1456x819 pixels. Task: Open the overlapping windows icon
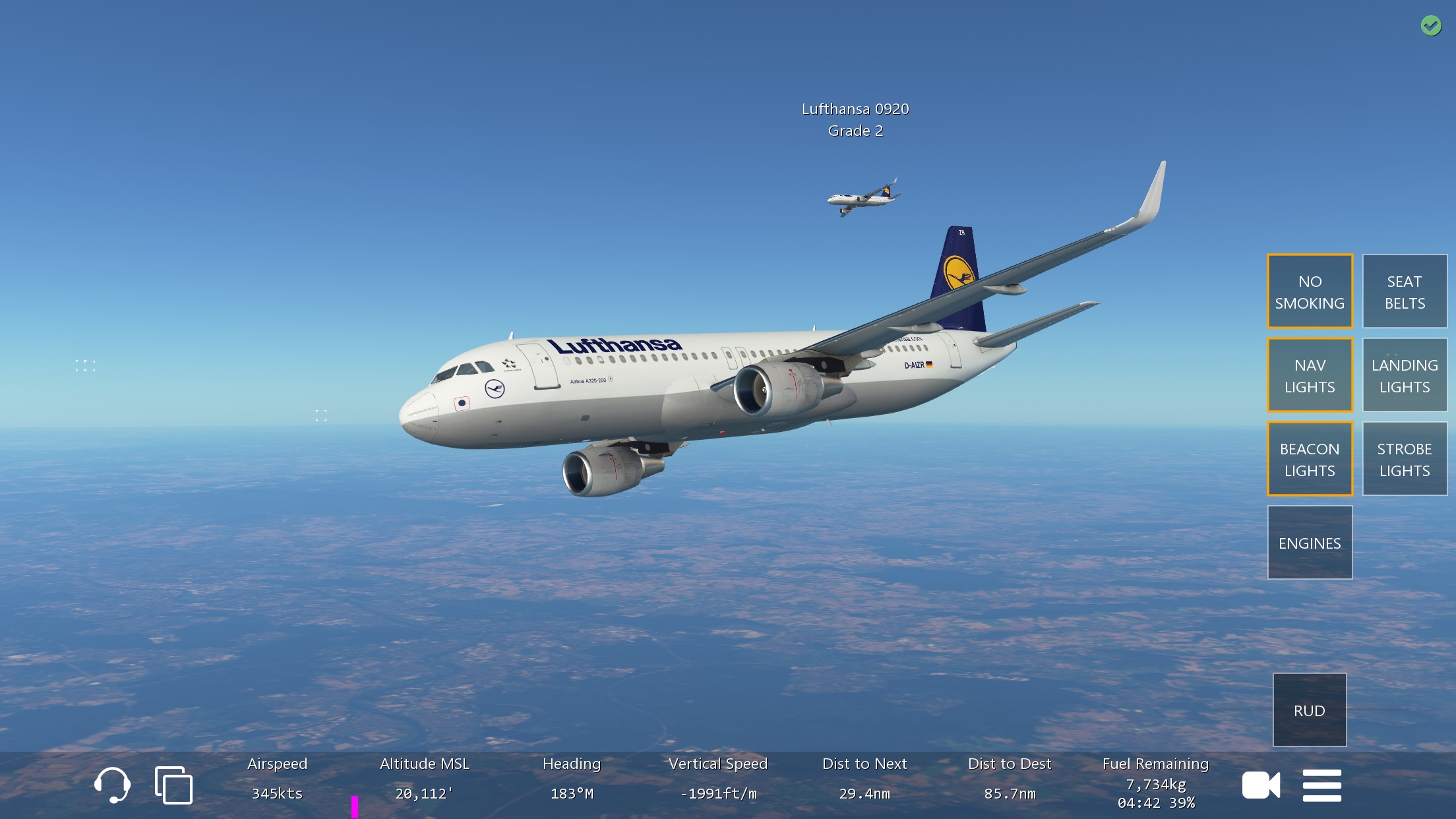click(x=173, y=785)
